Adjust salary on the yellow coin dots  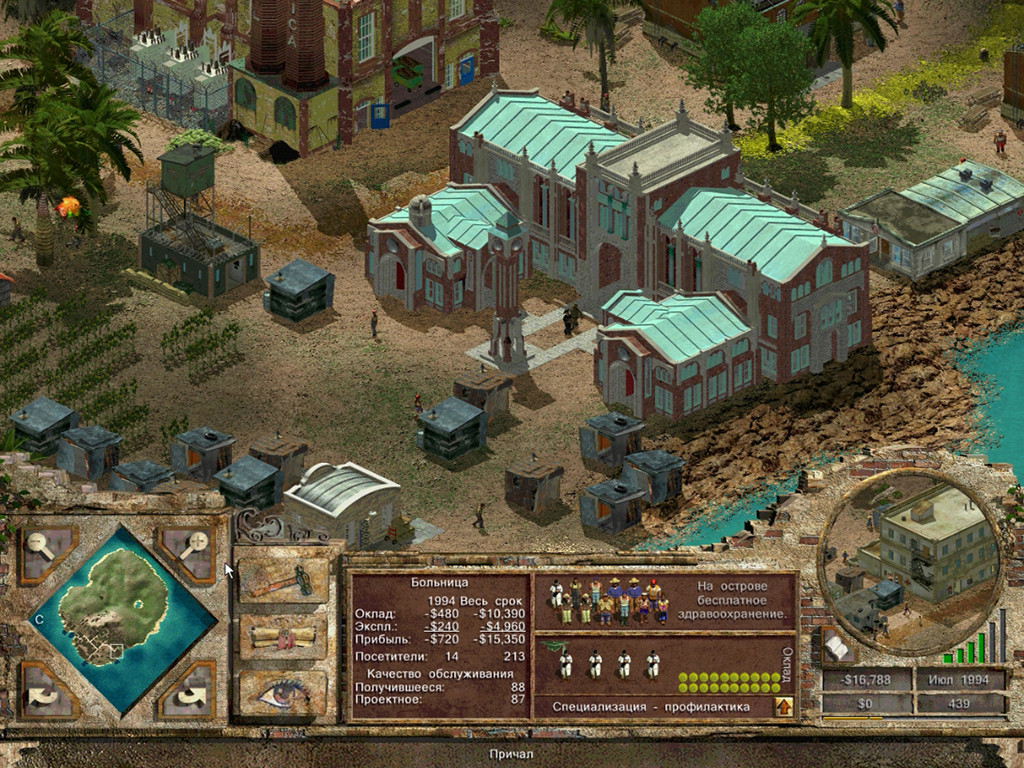click(729, 683)
